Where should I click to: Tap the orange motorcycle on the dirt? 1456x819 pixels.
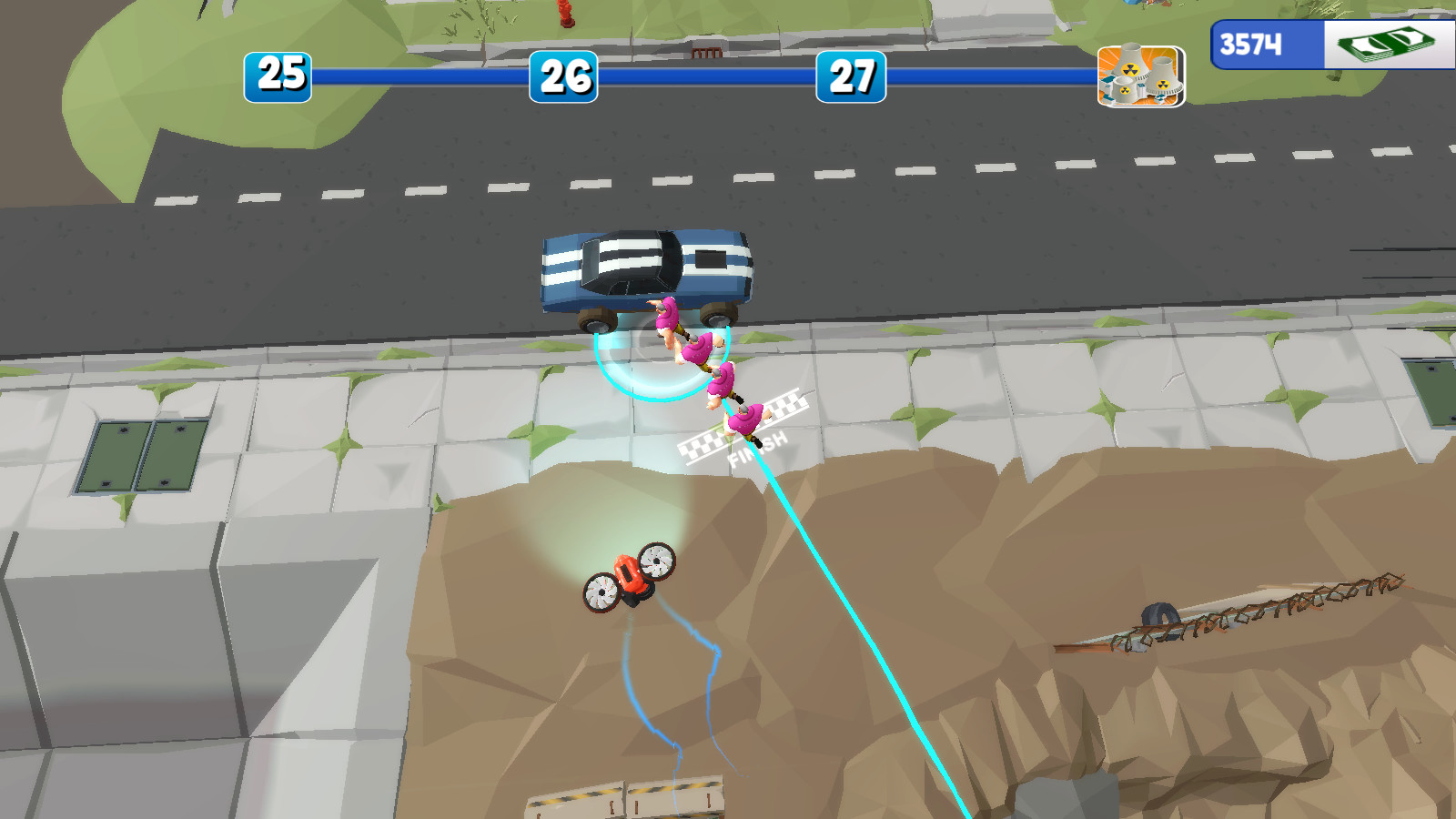(632, 578)
